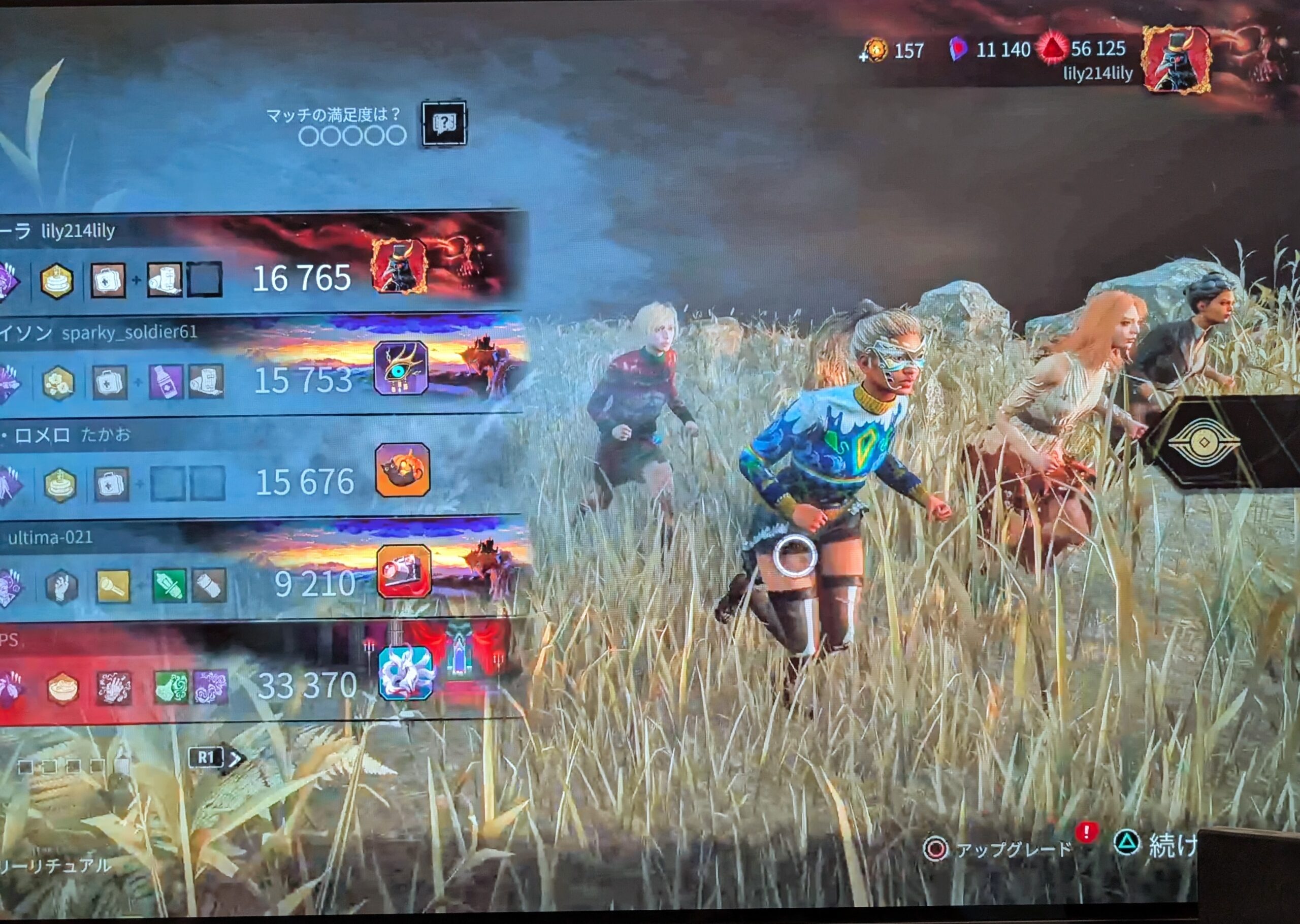
Task: Continue with the 続ける button
Action: pos(1161,844)
